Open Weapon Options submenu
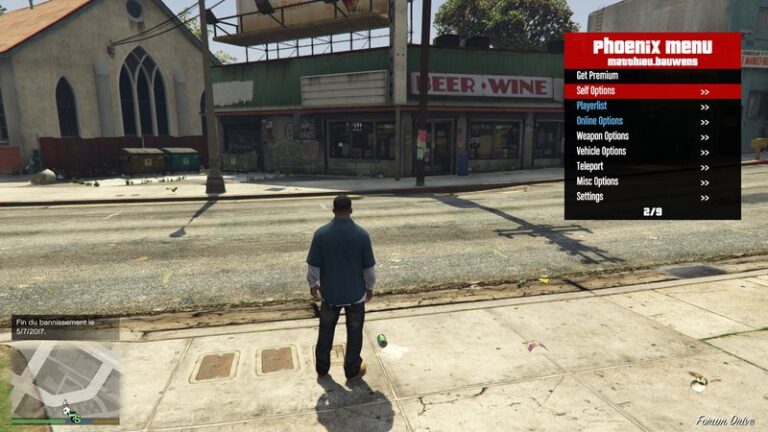Viewport: 768px width, 432px height. (x=652, y=136)
